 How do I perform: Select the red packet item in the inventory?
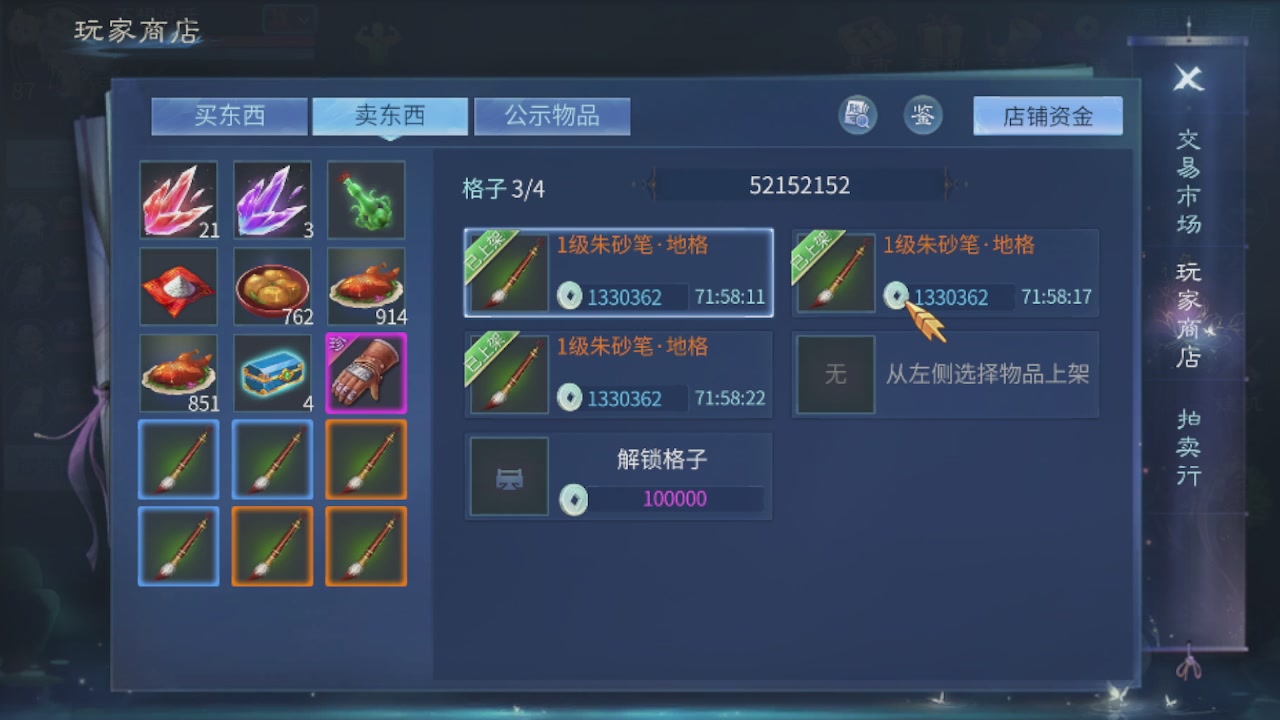[178, 285]
